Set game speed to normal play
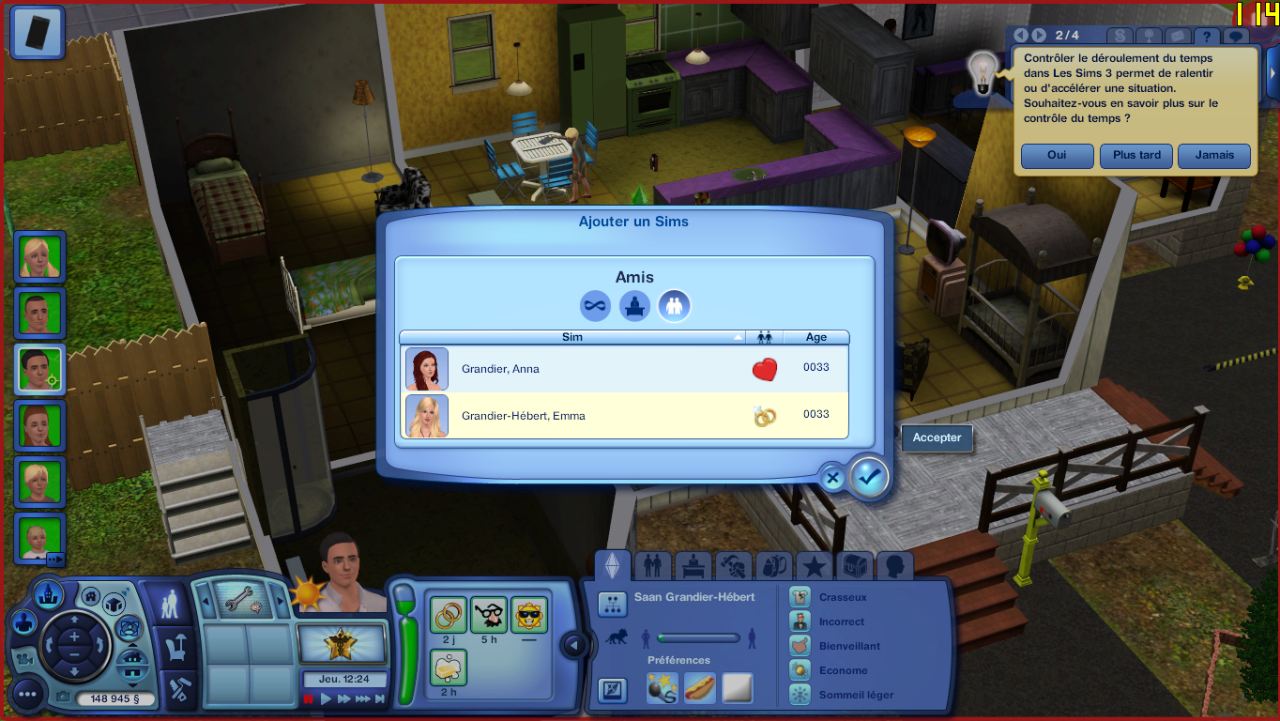The height and width of the screenshot is (721, 1280). [326, 699]
